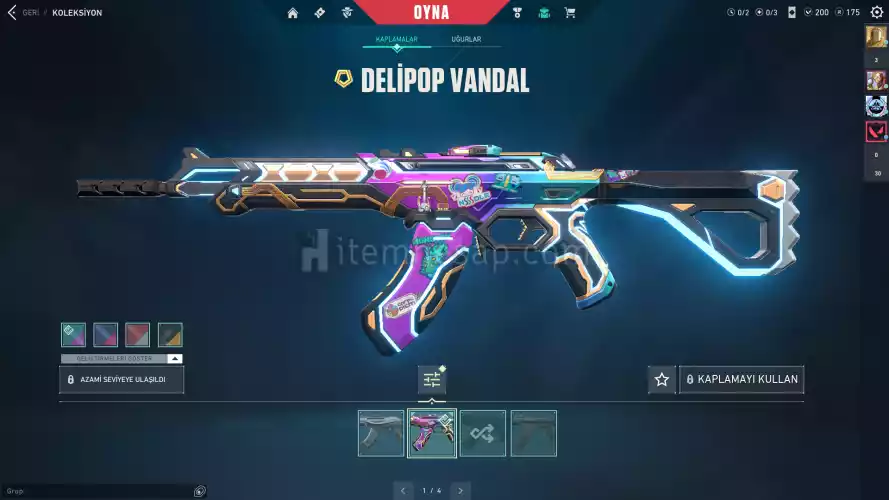Favorite this skin with the star button
This screenshot has width=889, height=500.
(x=661, y=380)
